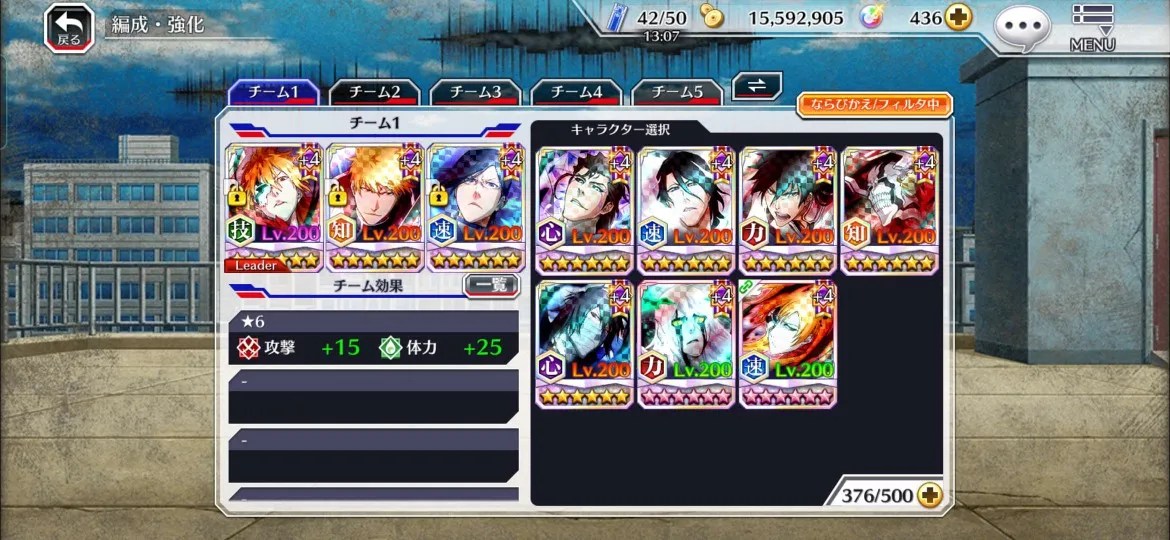The width and height of the screenshot is (1170, 540).
Task: Open the ならびかえ/フィルタ sort filter
Action: [x=874, y=105]
